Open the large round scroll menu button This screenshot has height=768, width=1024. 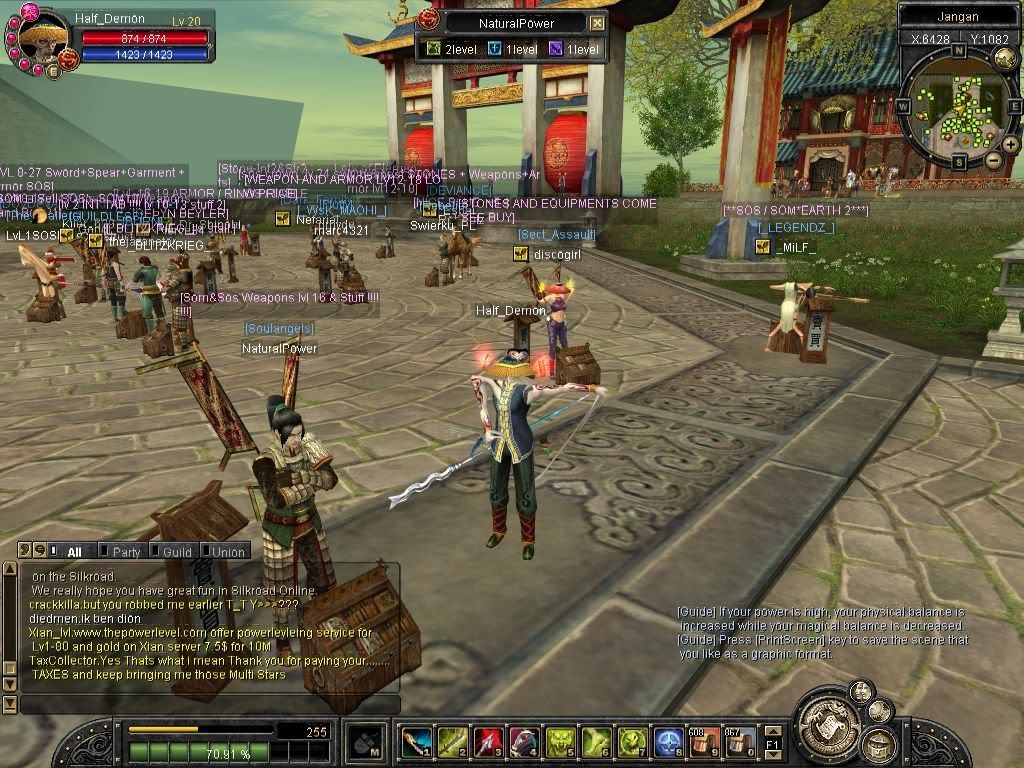[826, 722]
